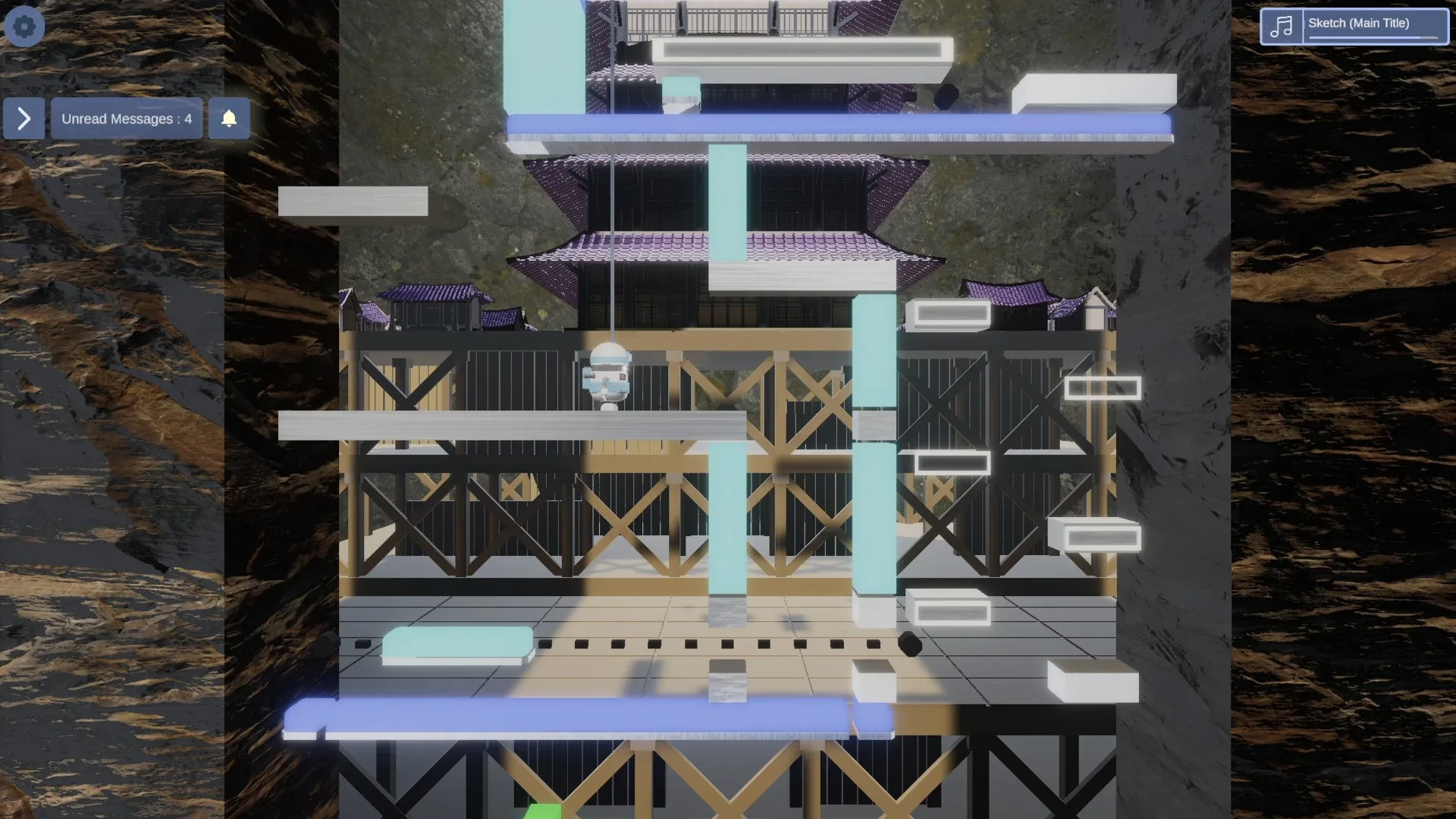Open the Unread Messages : 4 panel

(x=126, y=118)
